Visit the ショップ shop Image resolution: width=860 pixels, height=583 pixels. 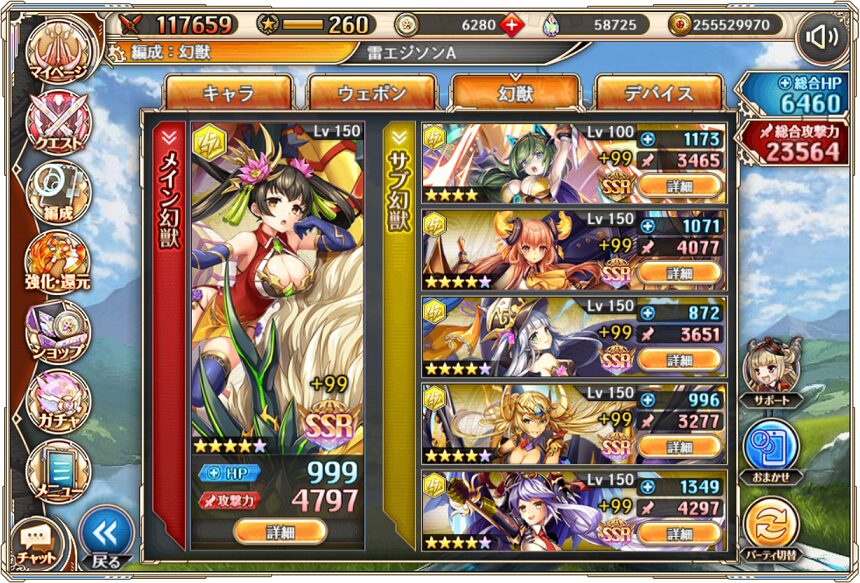point(57,330)
